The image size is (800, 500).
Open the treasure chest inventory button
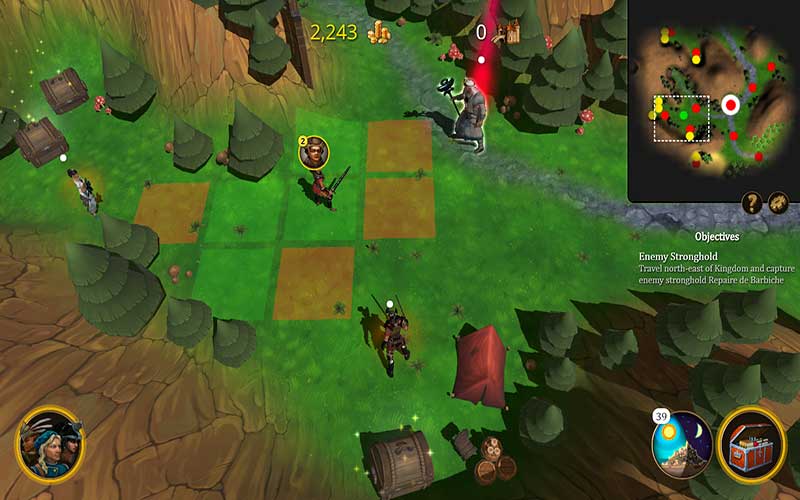[752, 444]
